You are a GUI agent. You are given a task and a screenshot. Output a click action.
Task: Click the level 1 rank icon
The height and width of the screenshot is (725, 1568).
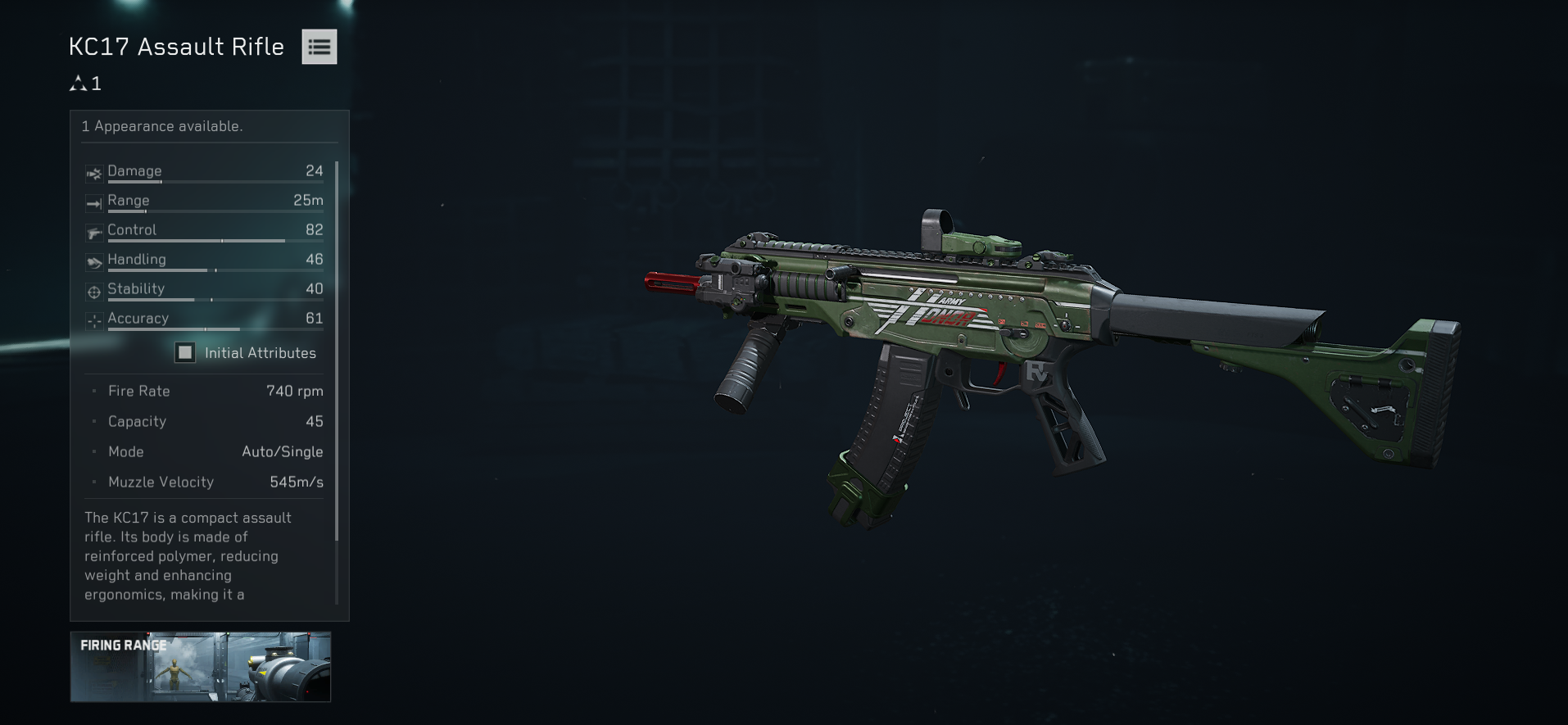point(79,83)
